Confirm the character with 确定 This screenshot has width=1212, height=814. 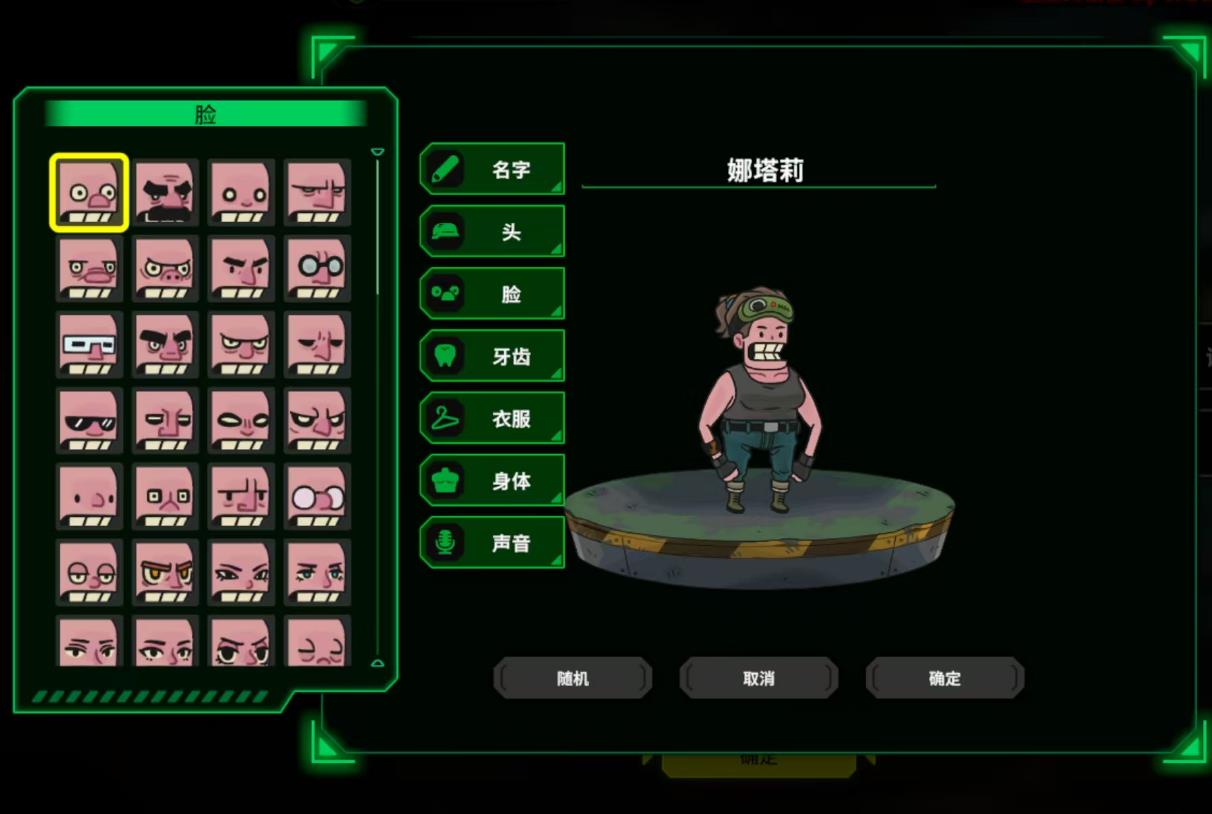click(x=945, y=678)
